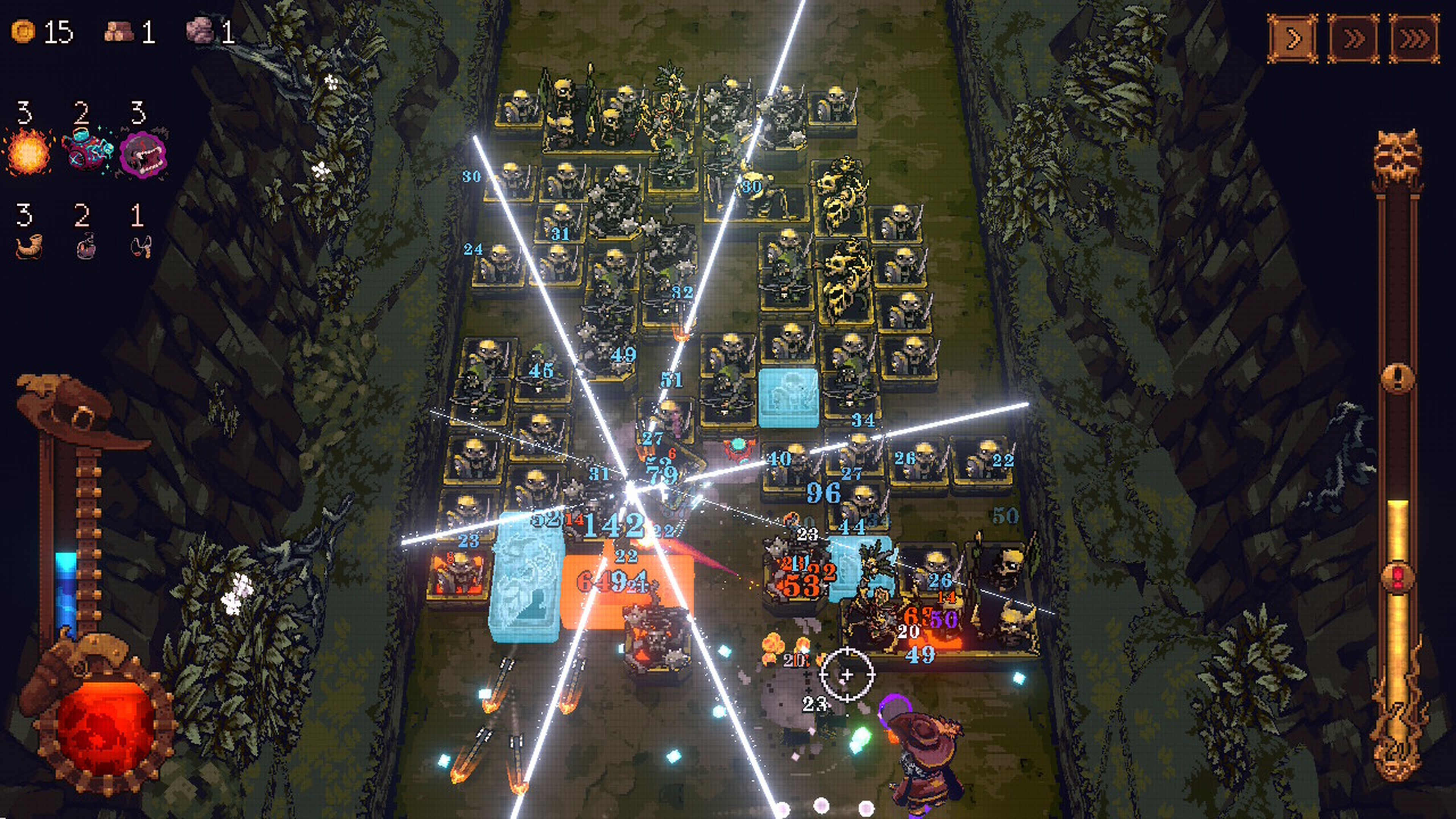Activate triple-arrow fastest speed
Image resolution: width=1456 pixels, height=819 pixels.
[x=1414, y=38]
